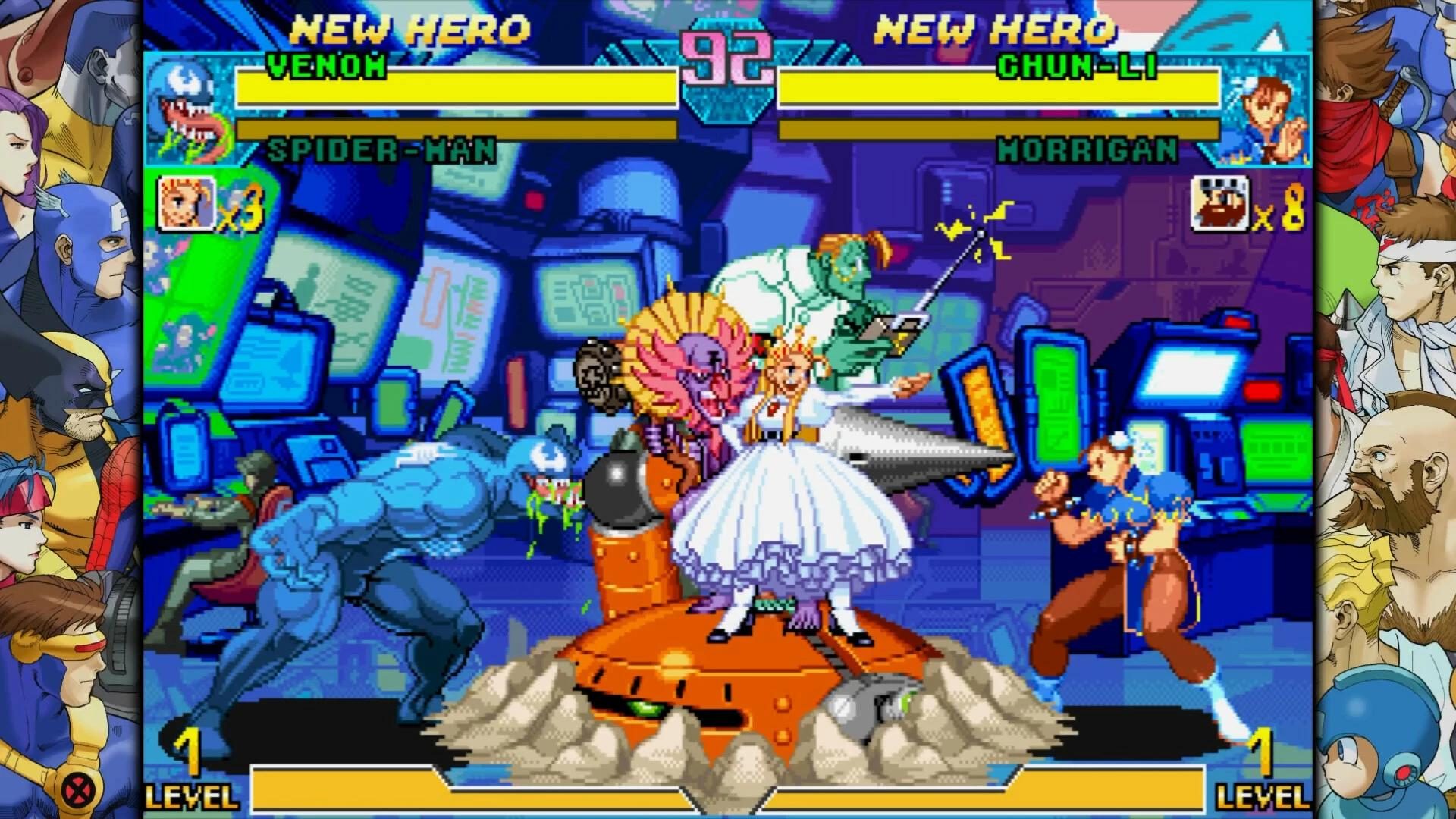Click Venom's yellow health bar
This screenshot has height=819, width=1456.
pos(455,91)
